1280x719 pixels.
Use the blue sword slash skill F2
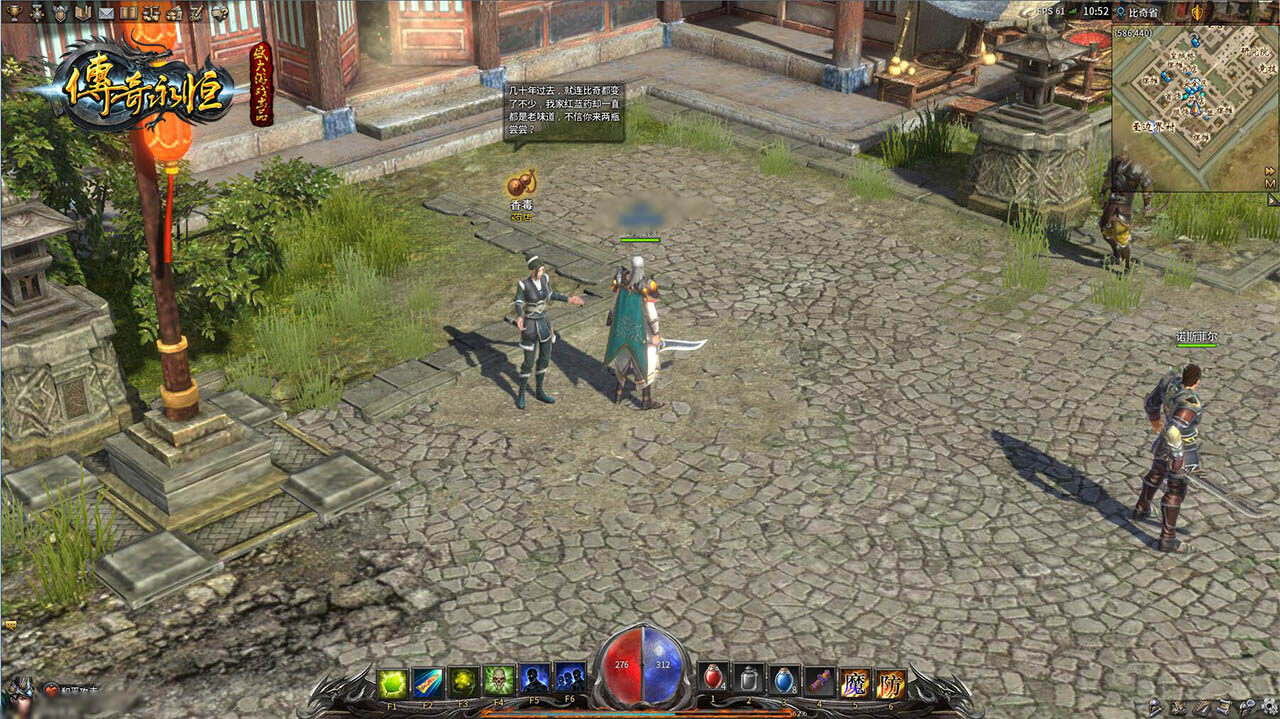coord(428,681)
